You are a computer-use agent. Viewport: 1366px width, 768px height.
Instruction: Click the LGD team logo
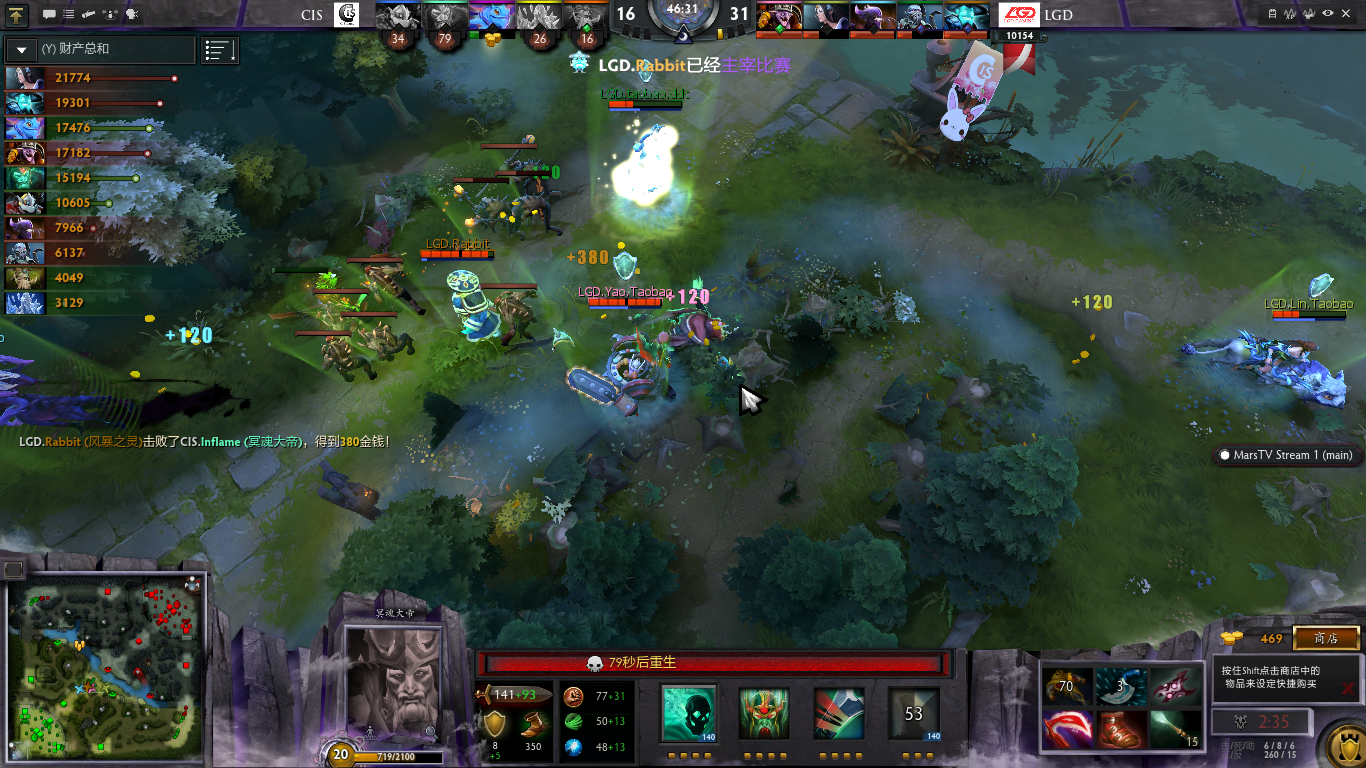tap(1021, 15)
